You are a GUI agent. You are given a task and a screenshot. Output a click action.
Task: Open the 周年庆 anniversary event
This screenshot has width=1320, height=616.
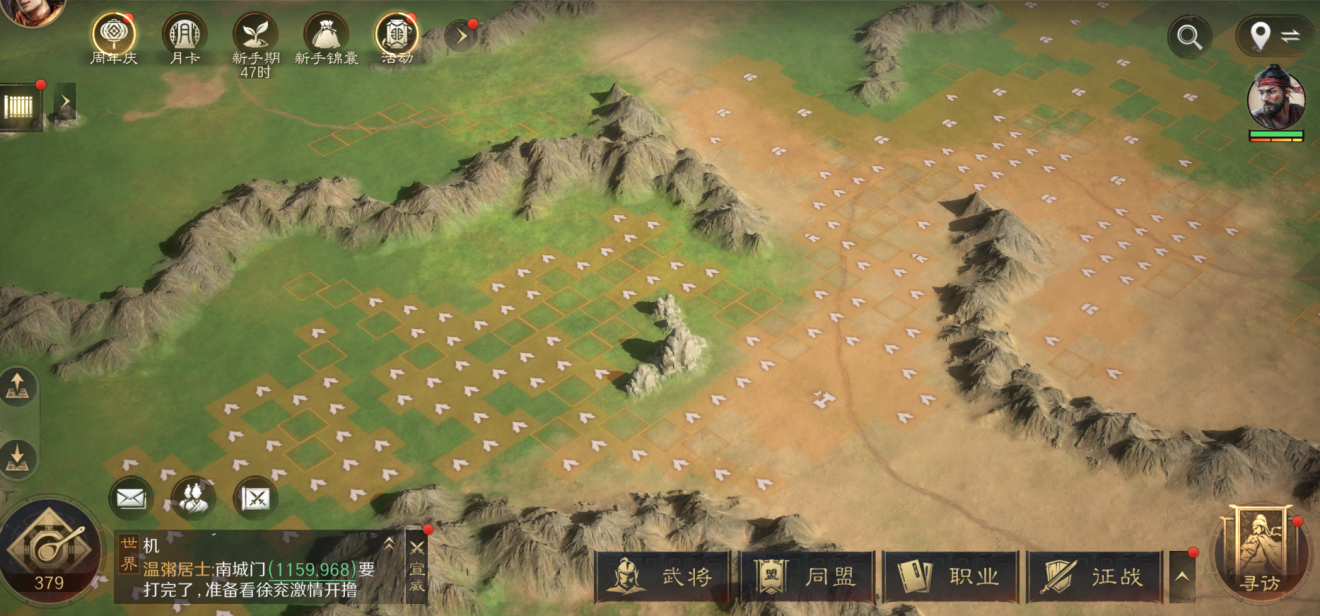114,36
